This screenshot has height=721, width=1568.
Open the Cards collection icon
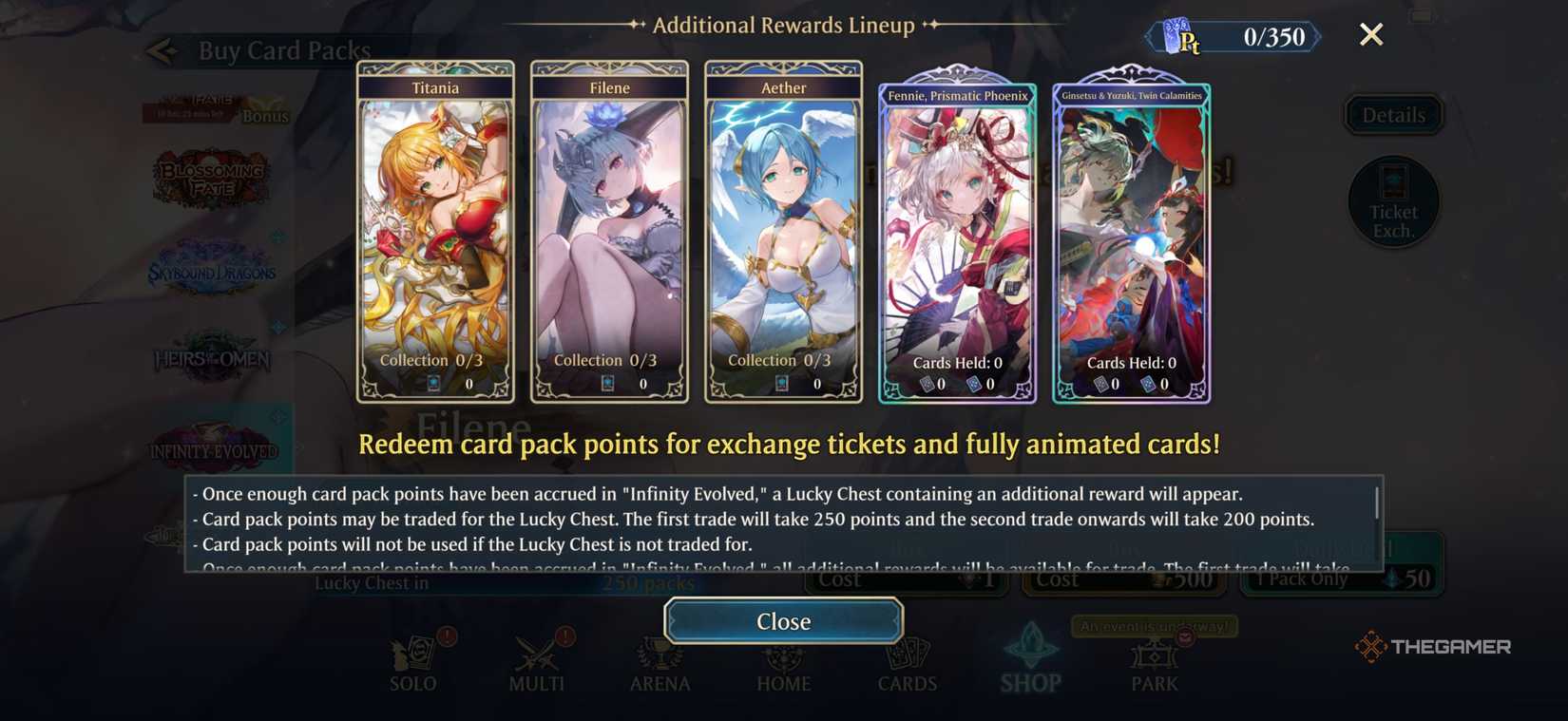coord(907,660)
